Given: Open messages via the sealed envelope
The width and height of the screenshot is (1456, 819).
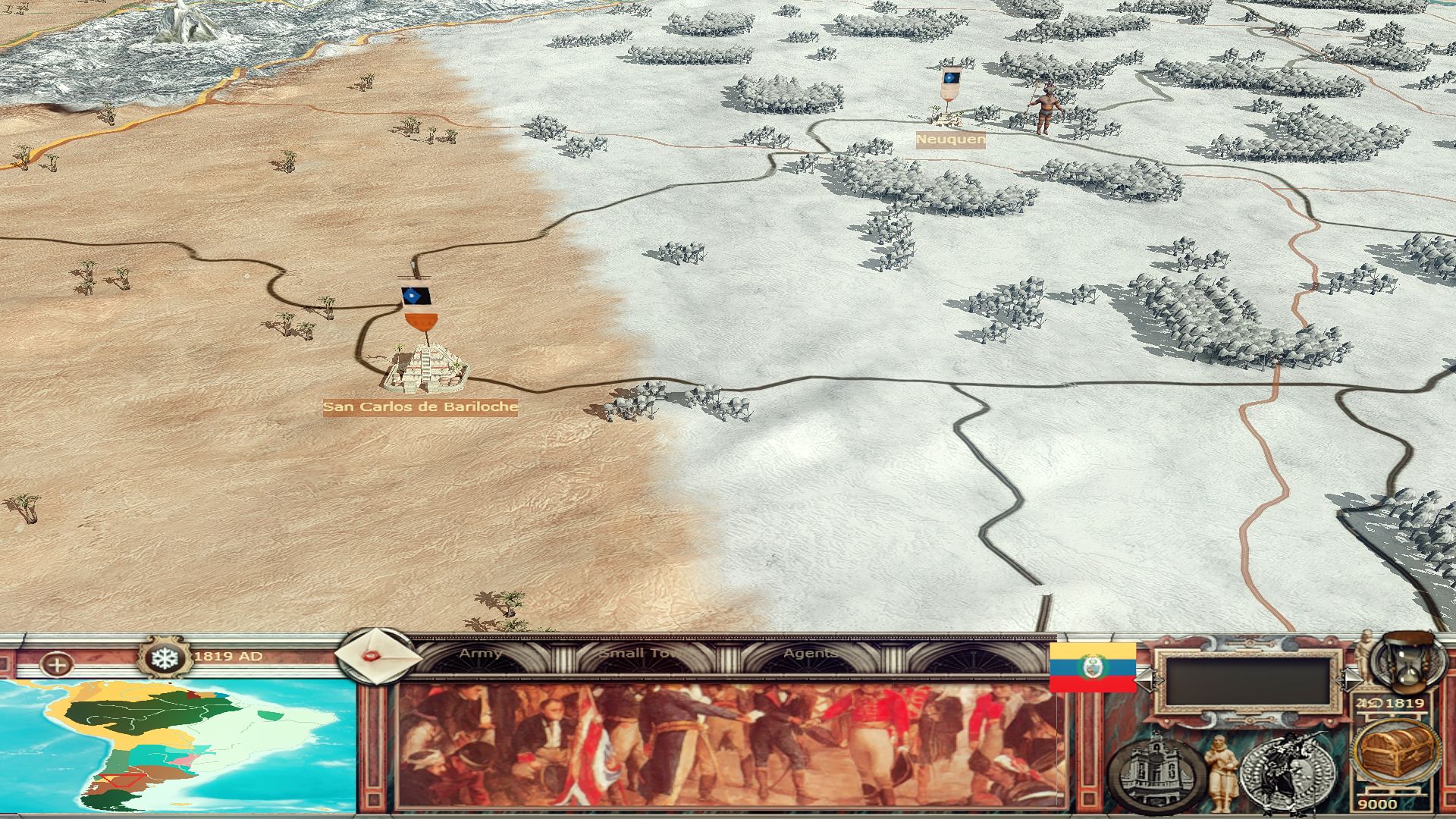Looking at the screenshot, I should point(376,657).
